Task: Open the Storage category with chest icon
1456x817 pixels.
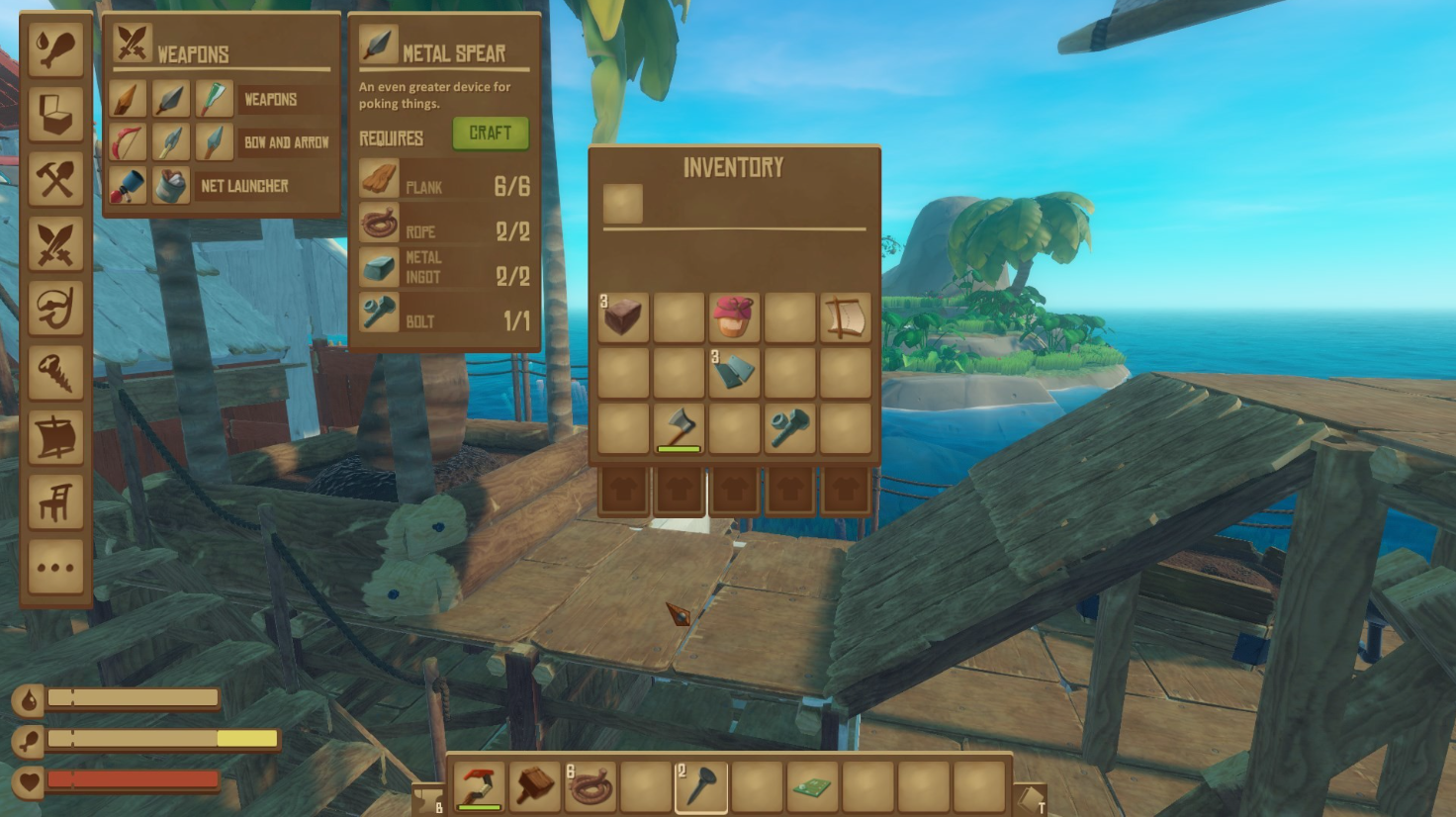Action: [x=56, y=113]
